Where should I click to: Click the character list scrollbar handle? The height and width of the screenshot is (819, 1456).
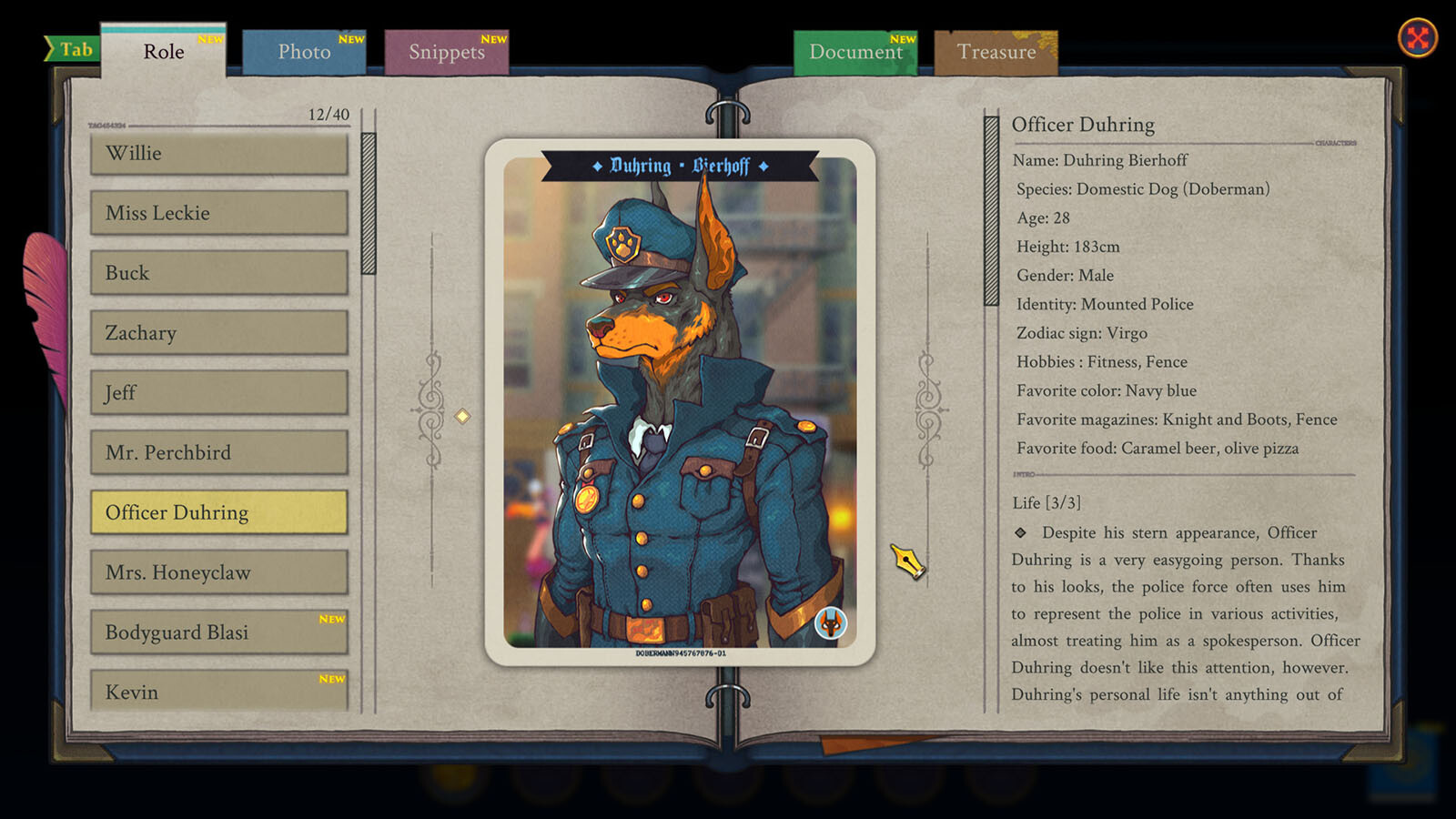pos(368,200)
